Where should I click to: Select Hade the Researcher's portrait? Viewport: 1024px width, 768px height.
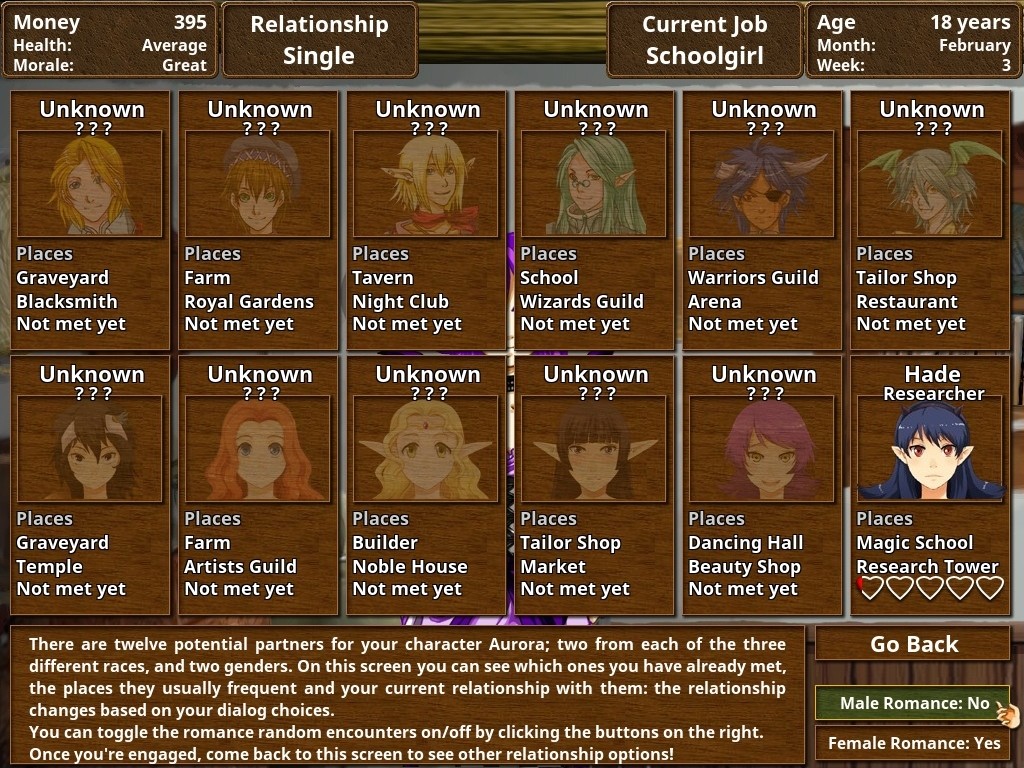931,450
